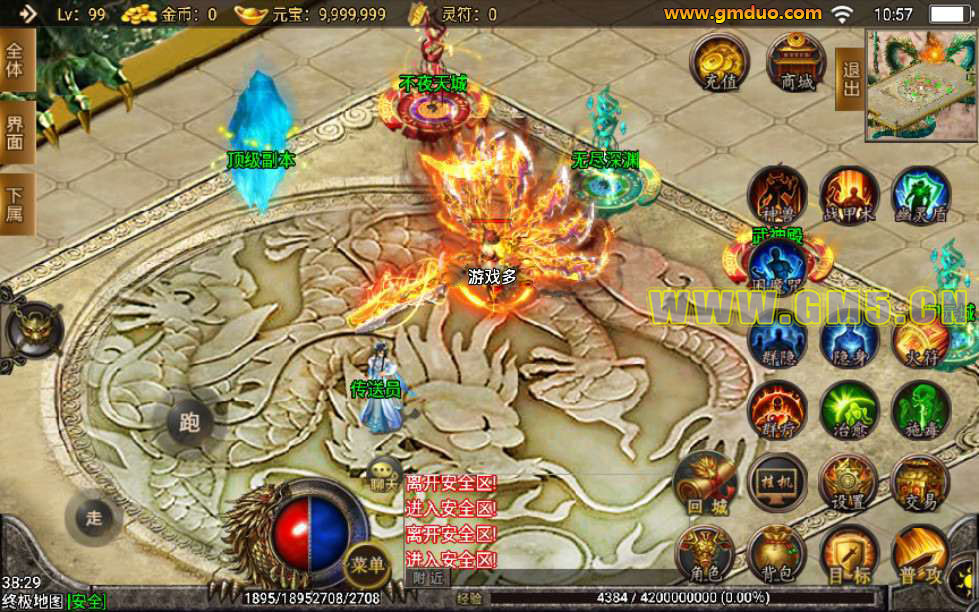
Task: Toggle 挂机 auto-play mode
Action: tap(778, 484)
